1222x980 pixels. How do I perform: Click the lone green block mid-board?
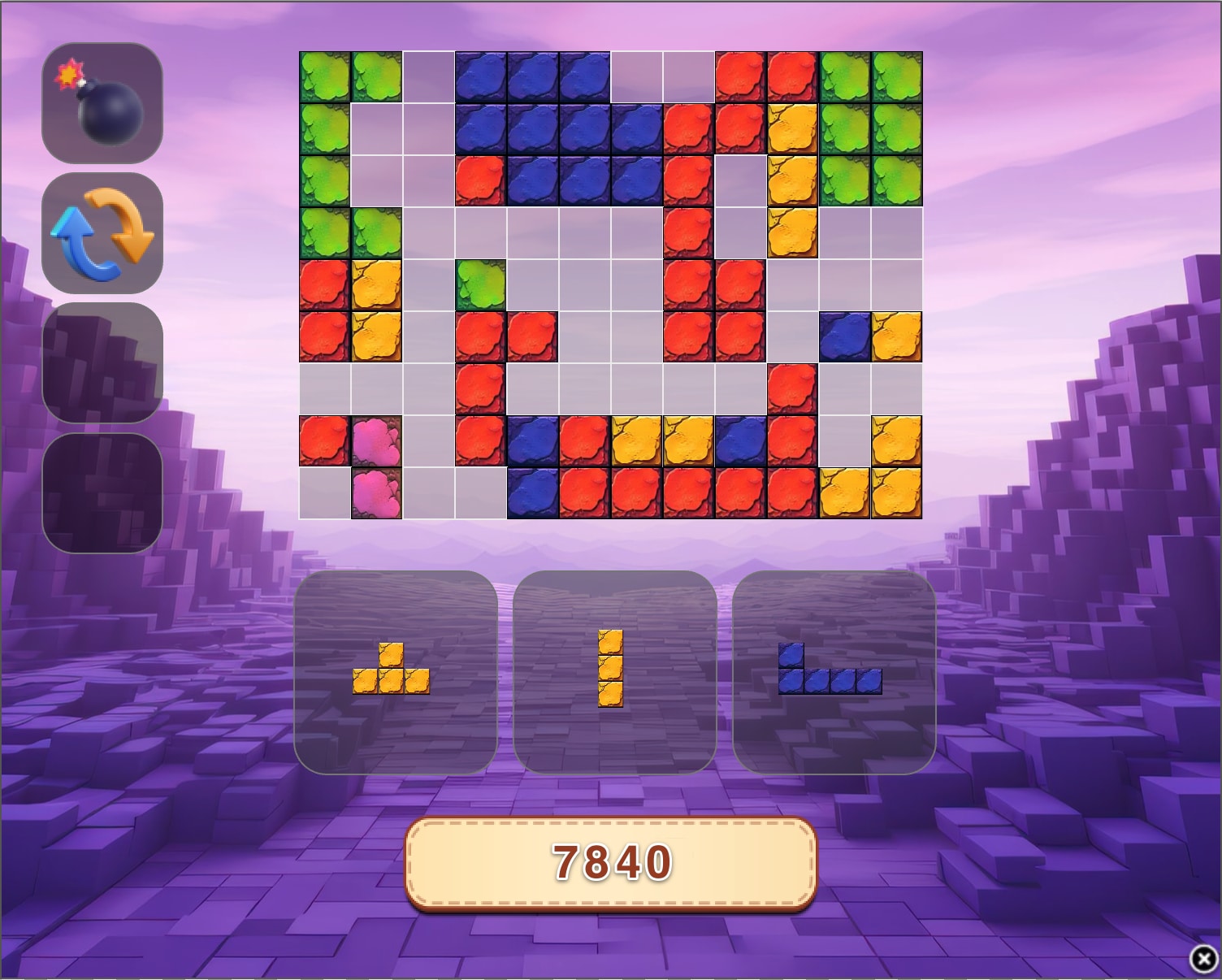click(x=481, y=284)
